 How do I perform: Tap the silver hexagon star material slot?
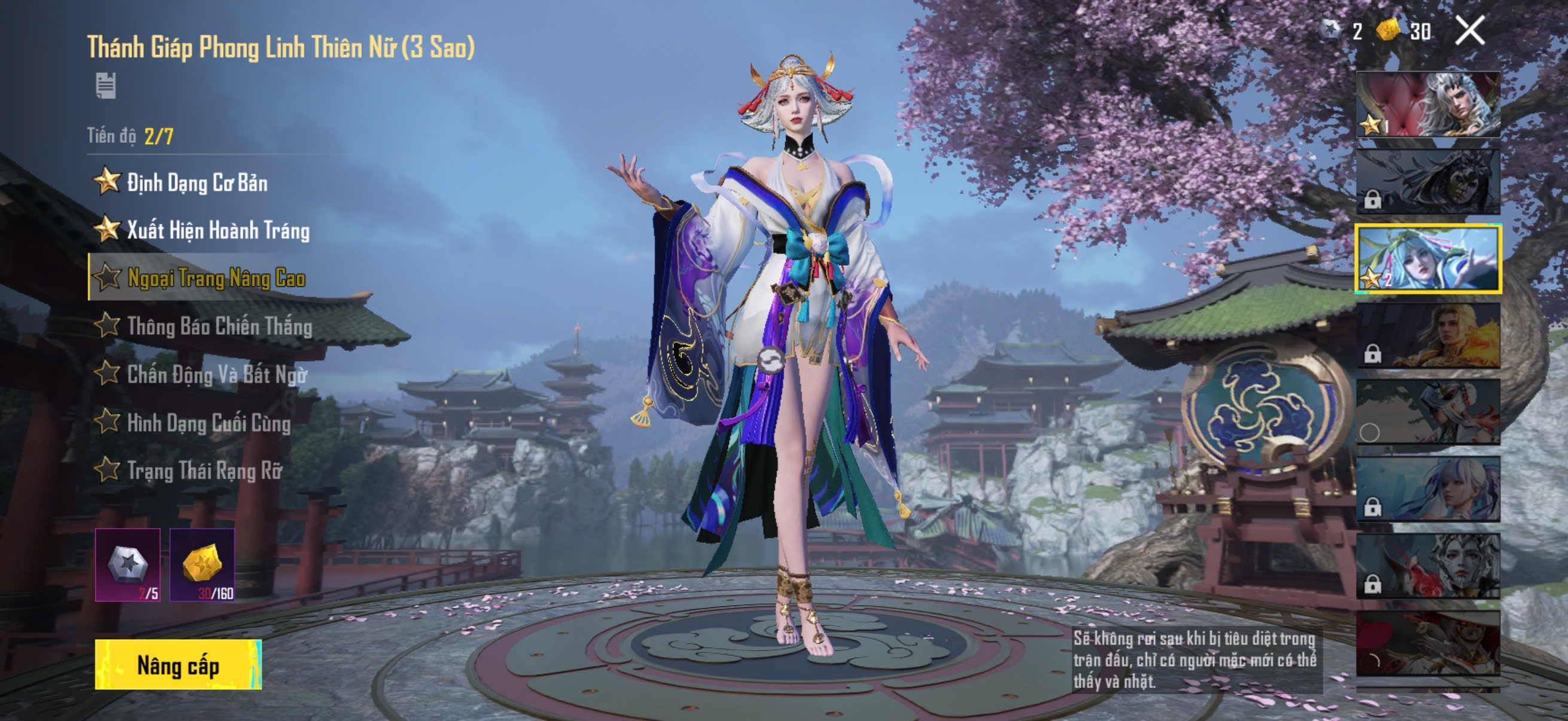point(128,564)
